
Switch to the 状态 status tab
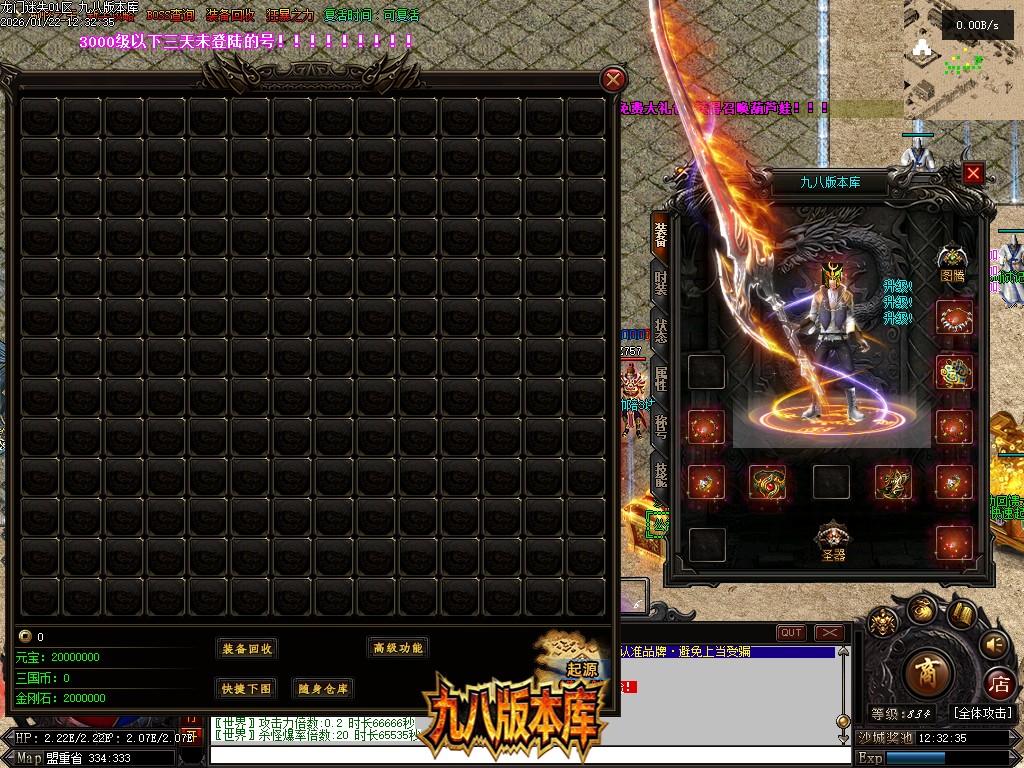[x=661, y=330]
